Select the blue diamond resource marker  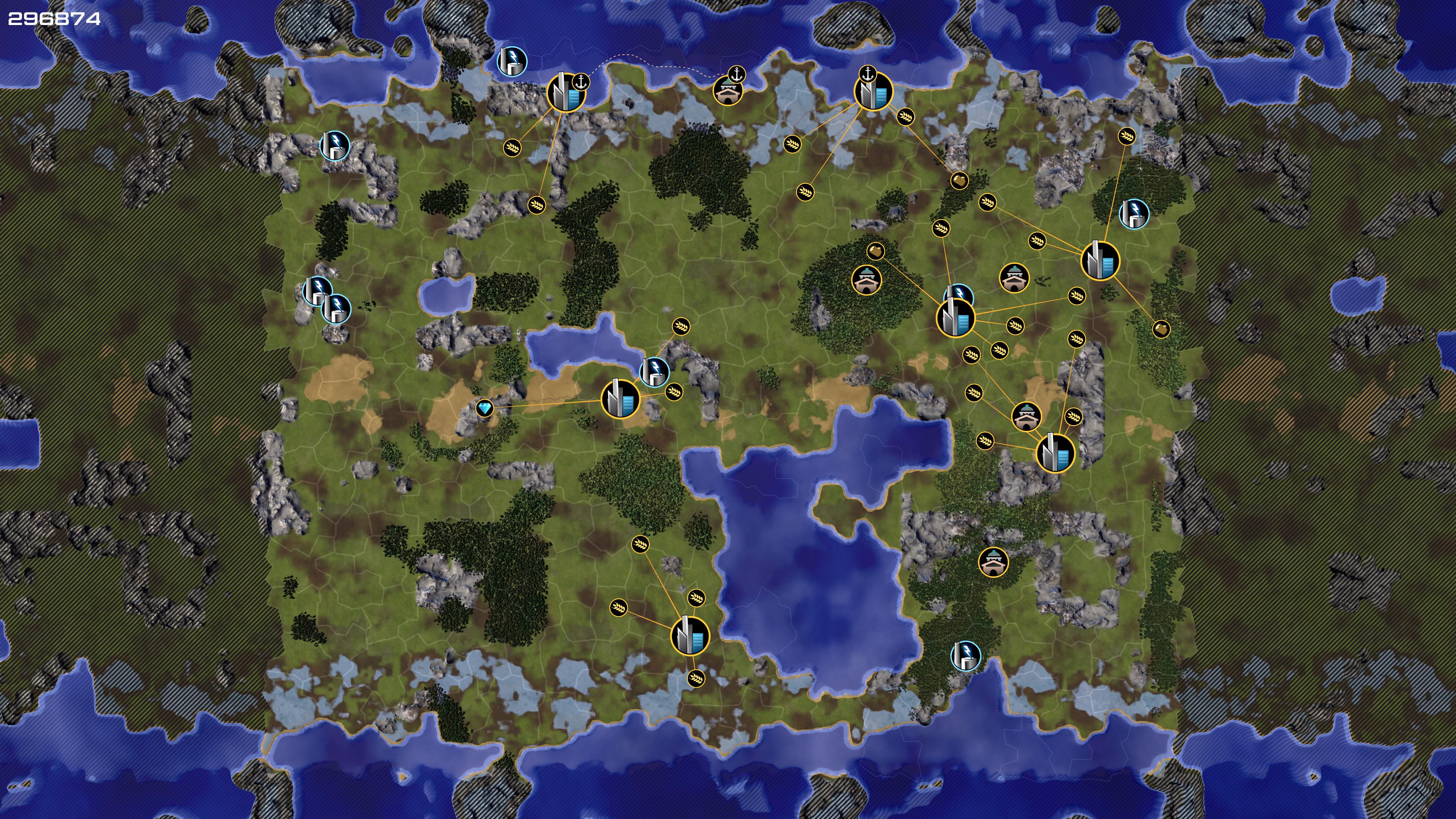(485, 408)
